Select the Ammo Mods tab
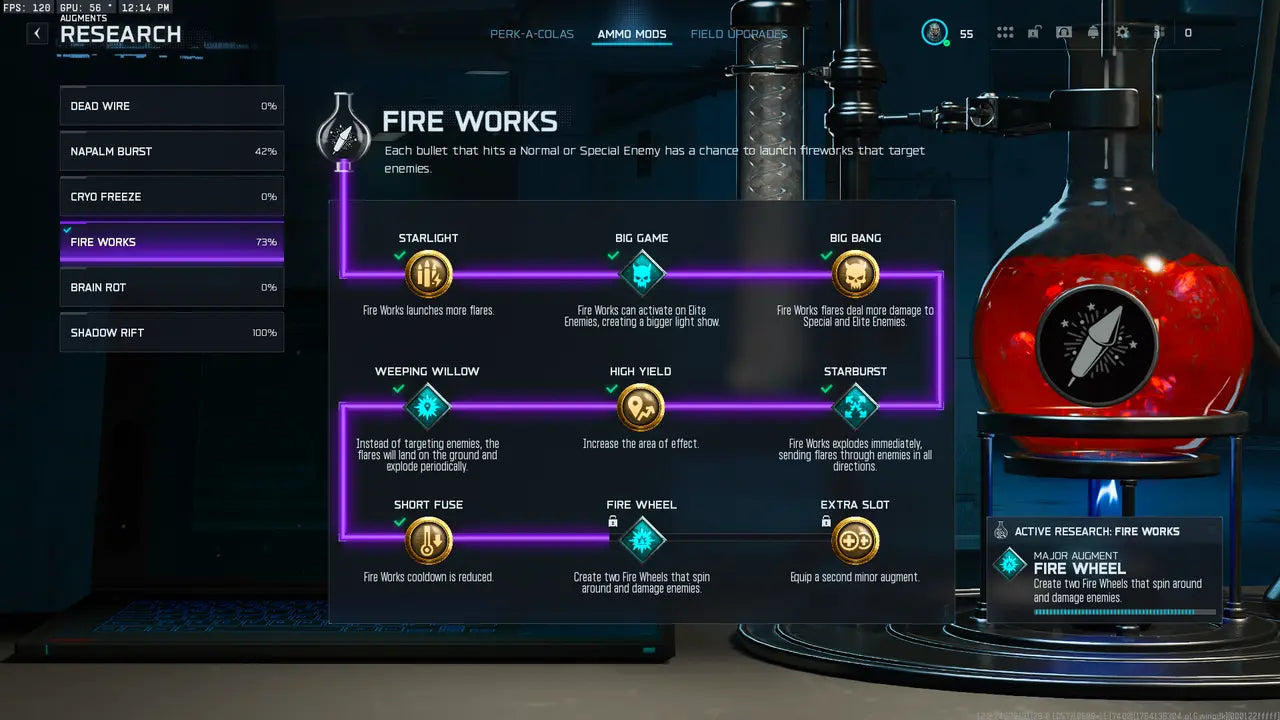Screen dimensions: 1280x720 point(632,34)
